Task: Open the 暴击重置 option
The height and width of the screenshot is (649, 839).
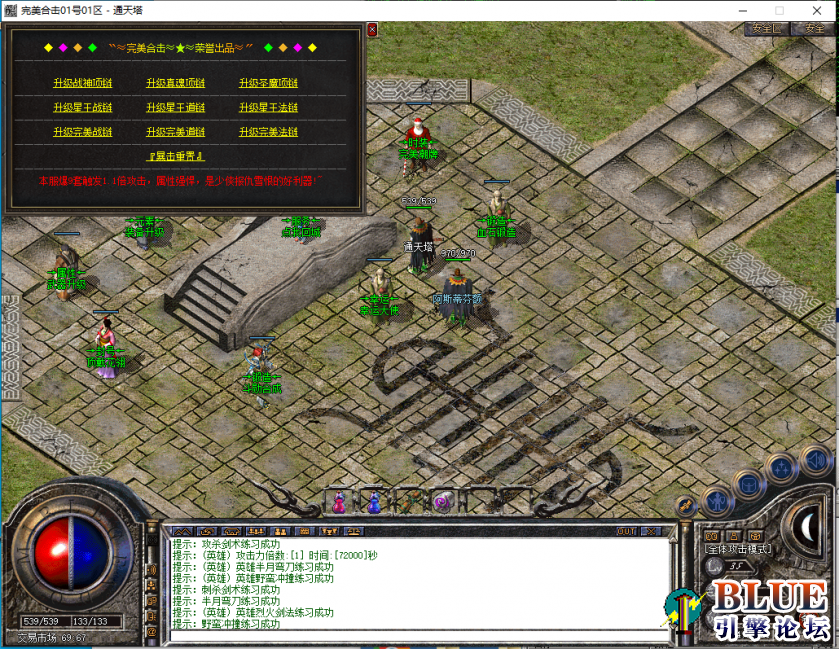Action: point(176,156)
